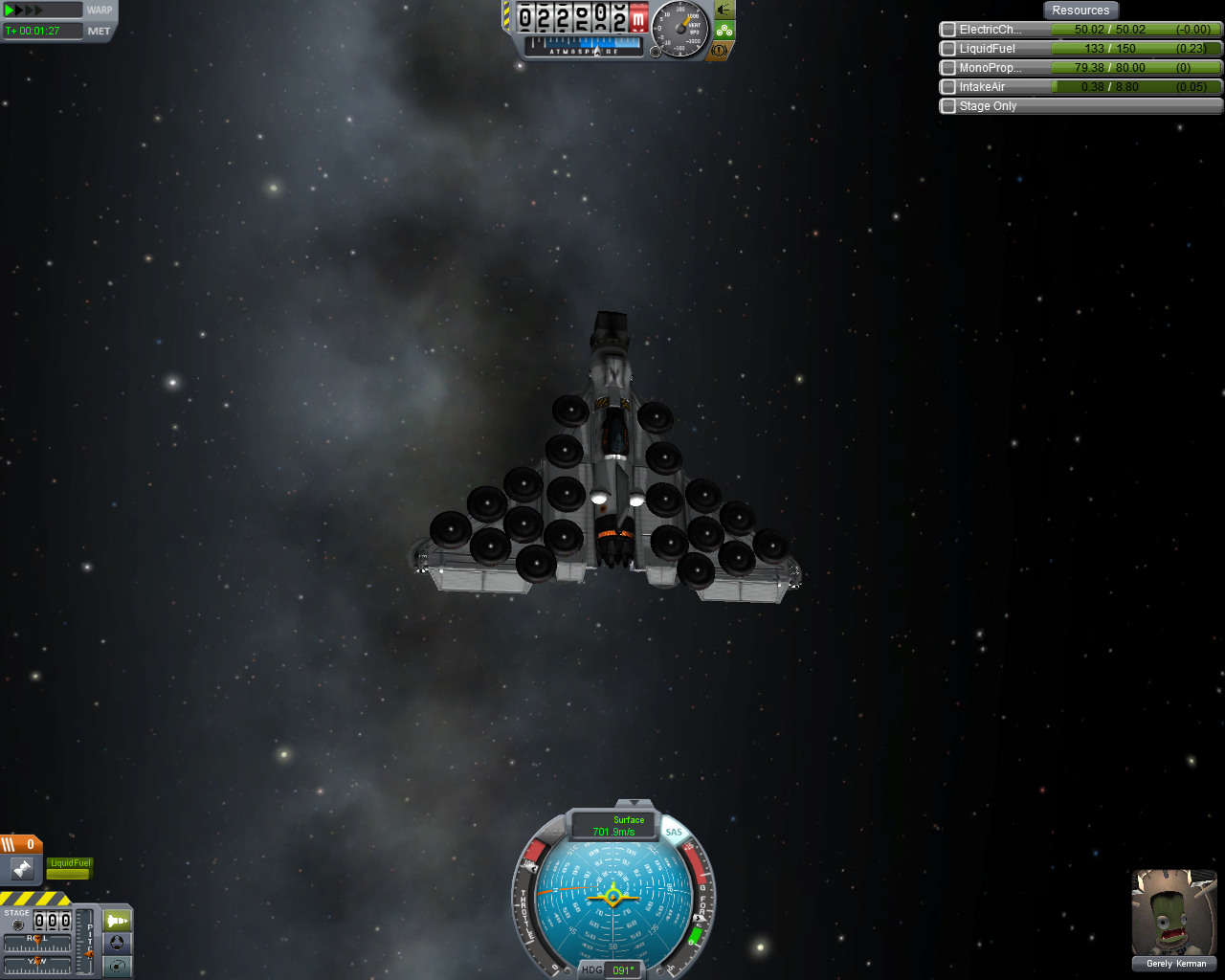The height and width of the screenshot is (980, 1225).
Task: Enable the Stage Only checkbox
Action: pos(948,106)
